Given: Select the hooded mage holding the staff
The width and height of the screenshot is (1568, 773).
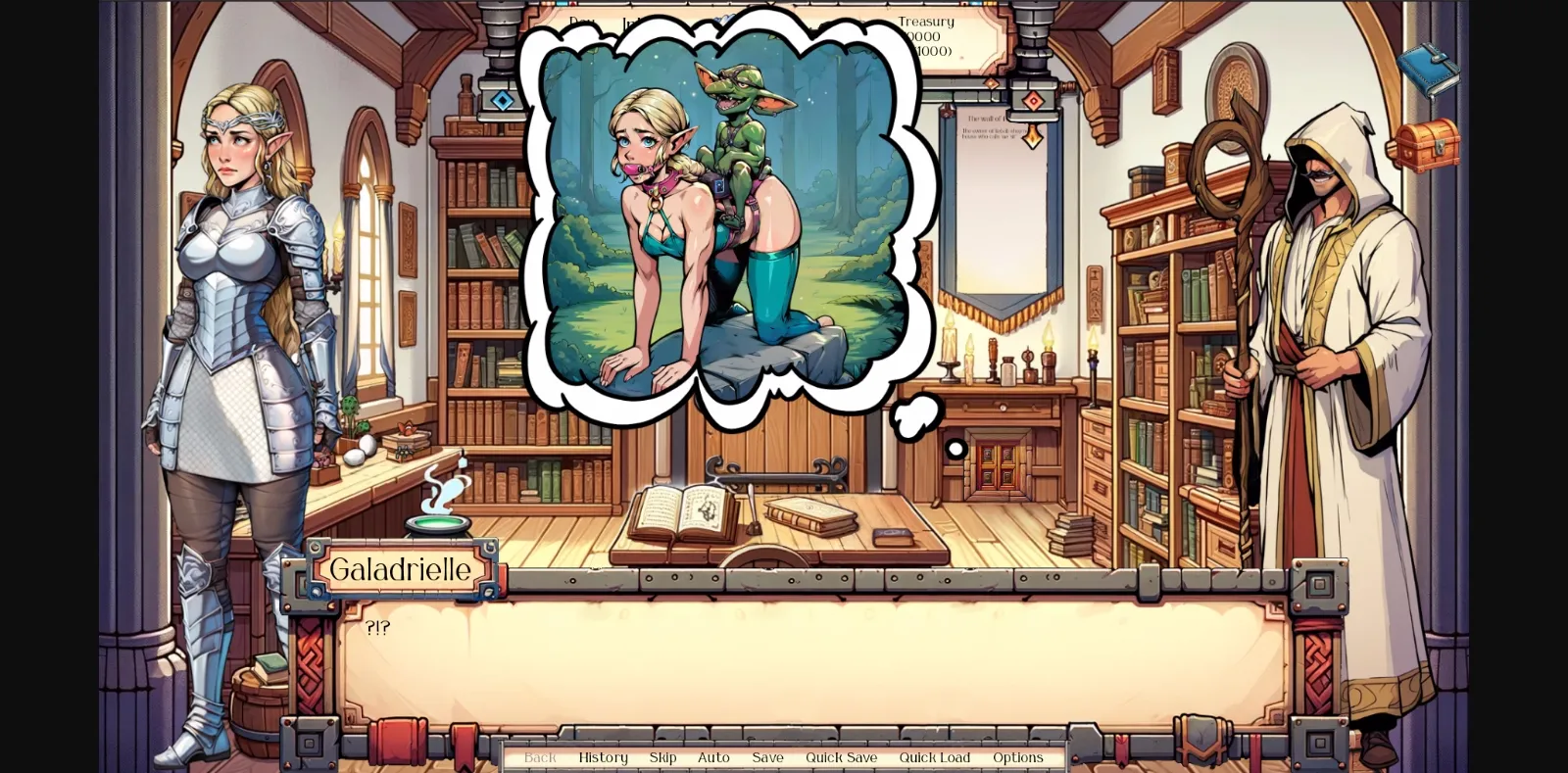Looking at the screenshot, I should click(x=1323, y=343).
